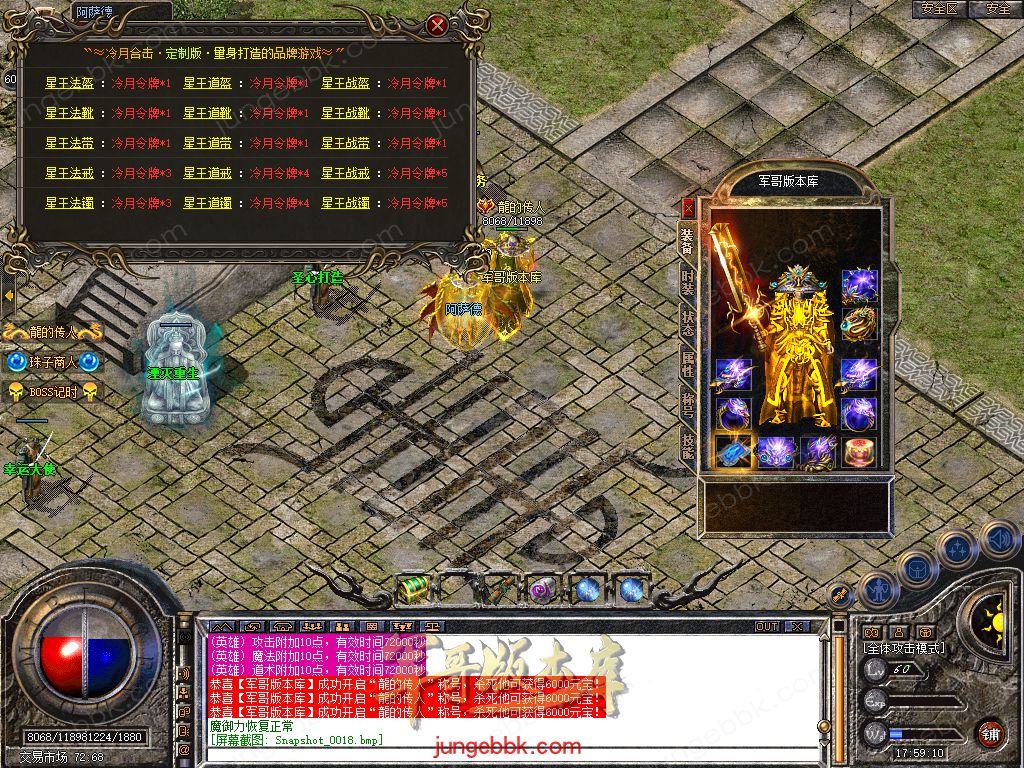Click the 星王战带 exchange link
Image resolution: width=1024 pixels, height=768 pixels.
click(345, 143)
